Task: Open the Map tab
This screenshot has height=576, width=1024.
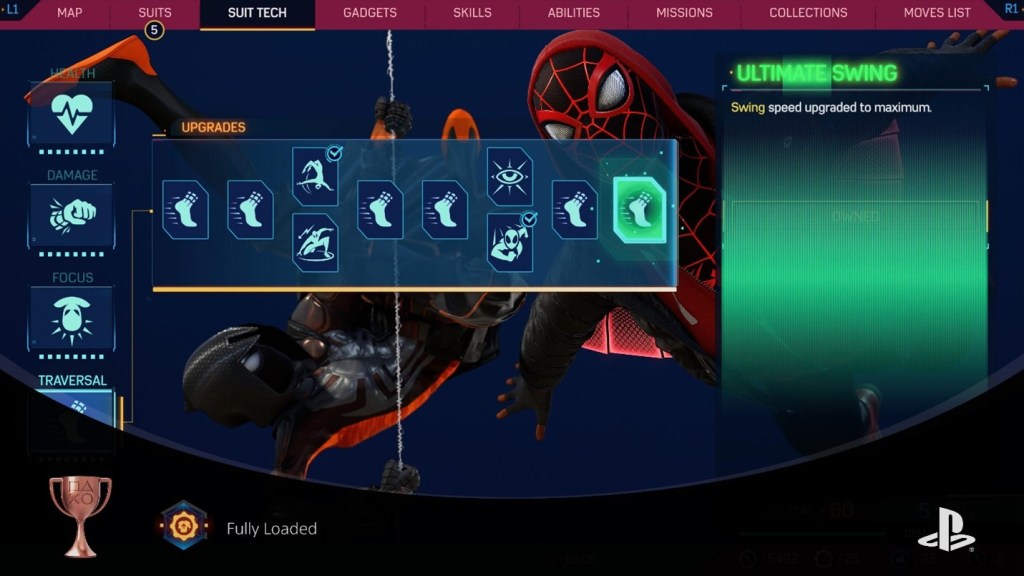Action: tap(69, 13)
